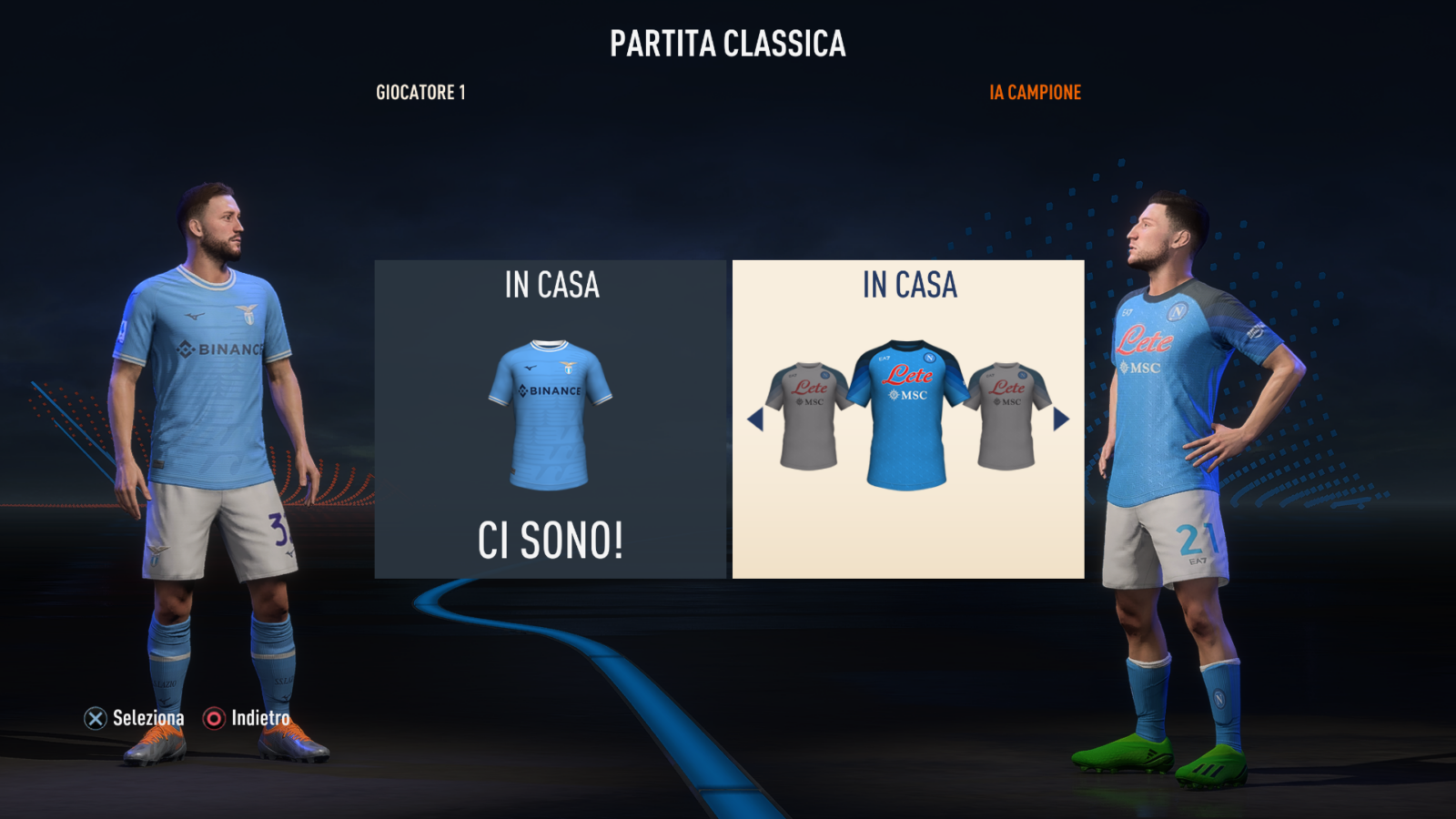This screenshot has height=819, width=1456.
Task: Pick the grey Napoli shirt left of center
Action: (x=805, y=417)
